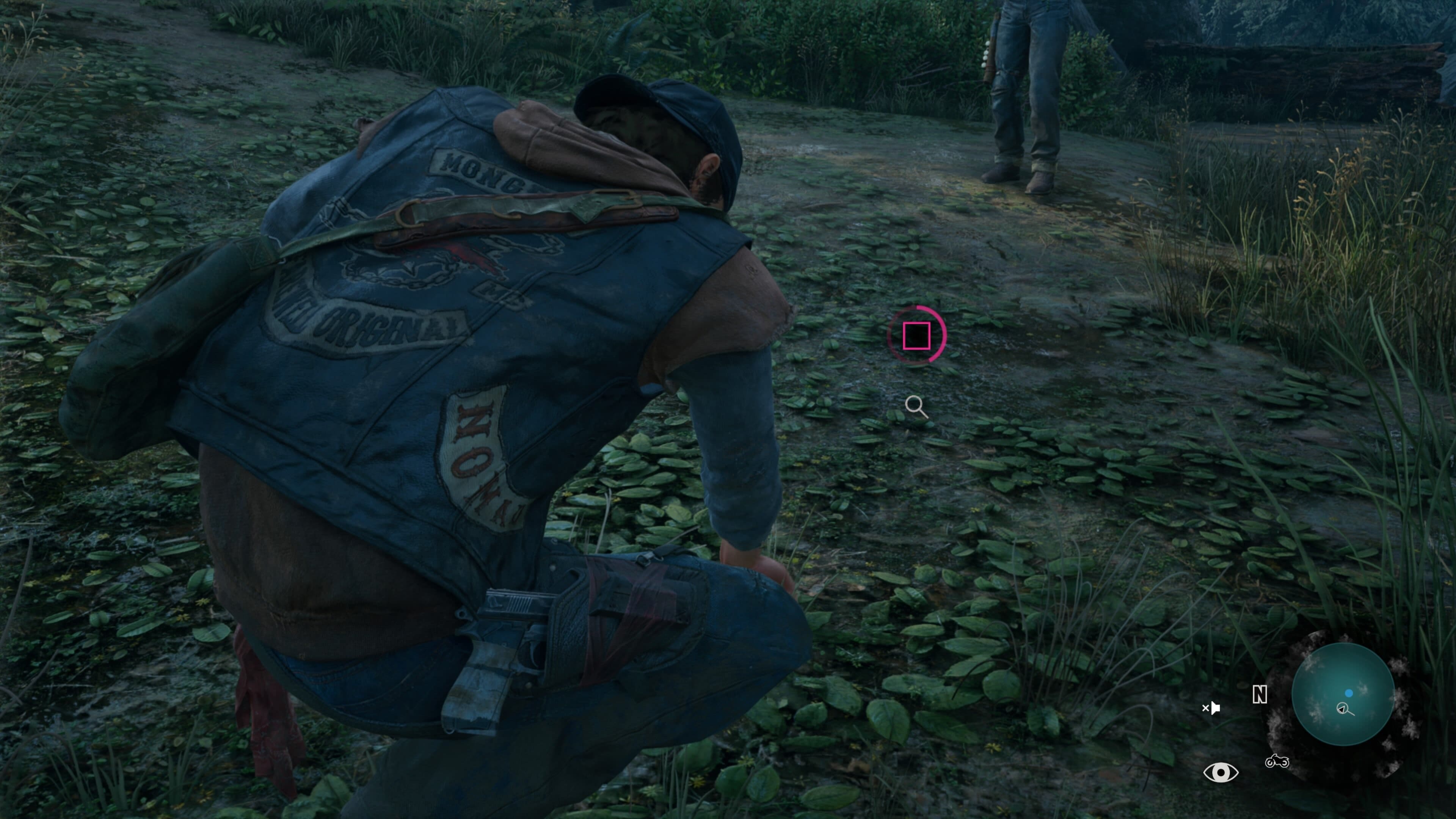Click the N compass marker
Screen dimensions: 1456x819
(x=1259, y=695)
